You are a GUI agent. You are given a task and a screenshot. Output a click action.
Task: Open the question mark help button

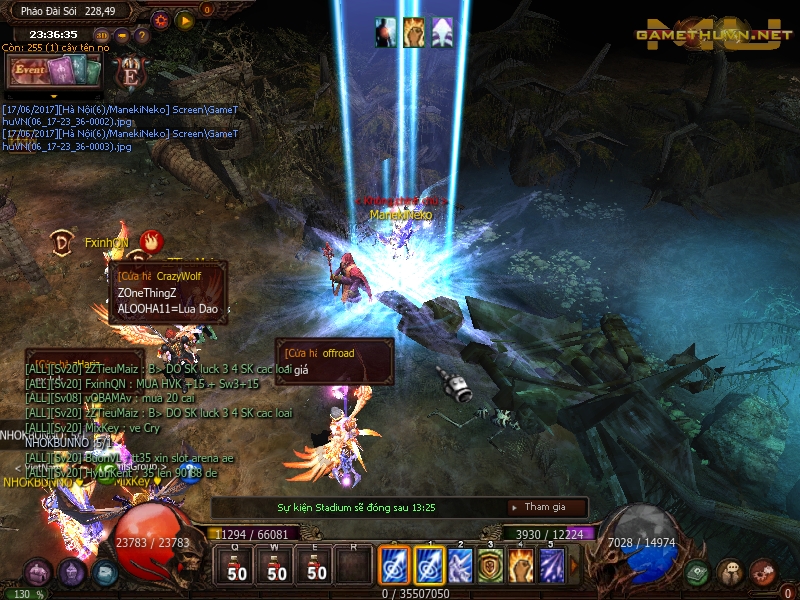coord(140,35)
